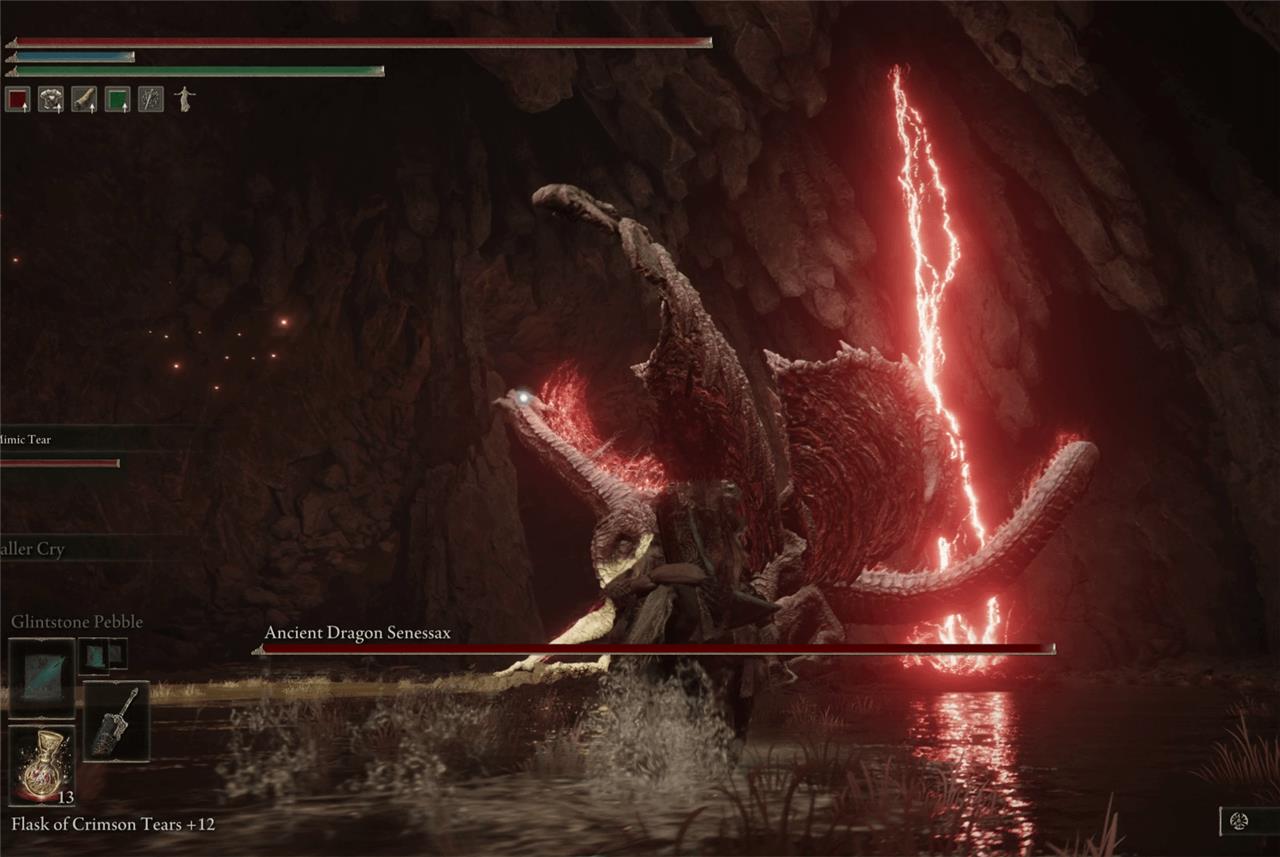Use the Flask of Crimson Tears slot
The width and height of the screenshot is (1280, 857).
41,765
